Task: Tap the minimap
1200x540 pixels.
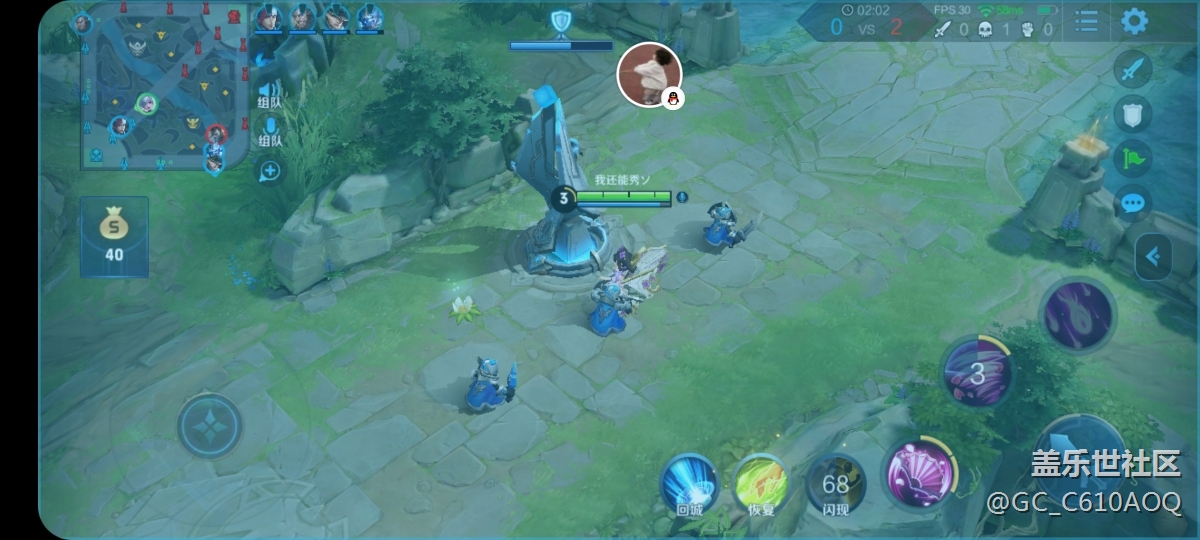Action: pos(165,88)
